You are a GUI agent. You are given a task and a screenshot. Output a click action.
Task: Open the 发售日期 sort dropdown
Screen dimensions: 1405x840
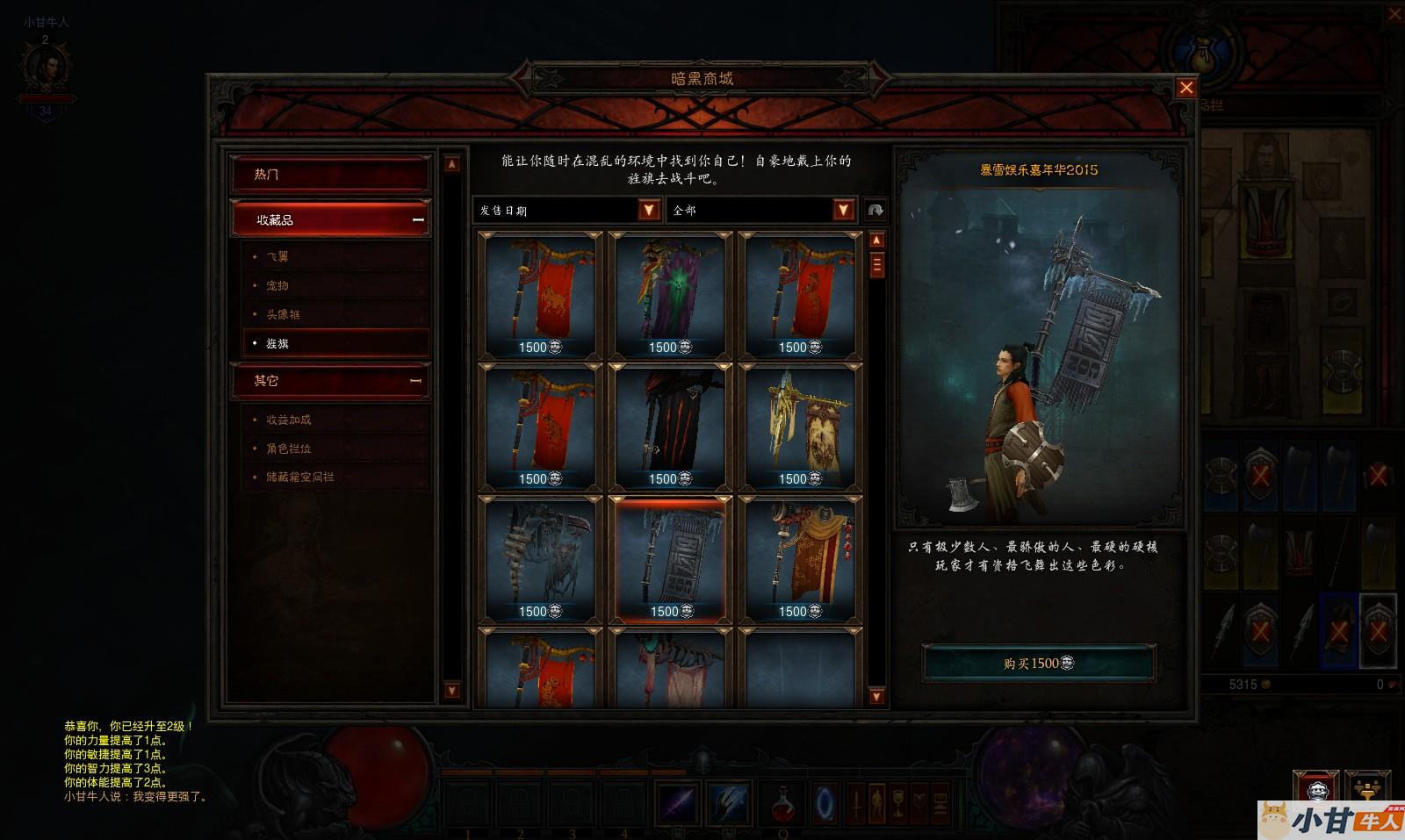point(648,210)
